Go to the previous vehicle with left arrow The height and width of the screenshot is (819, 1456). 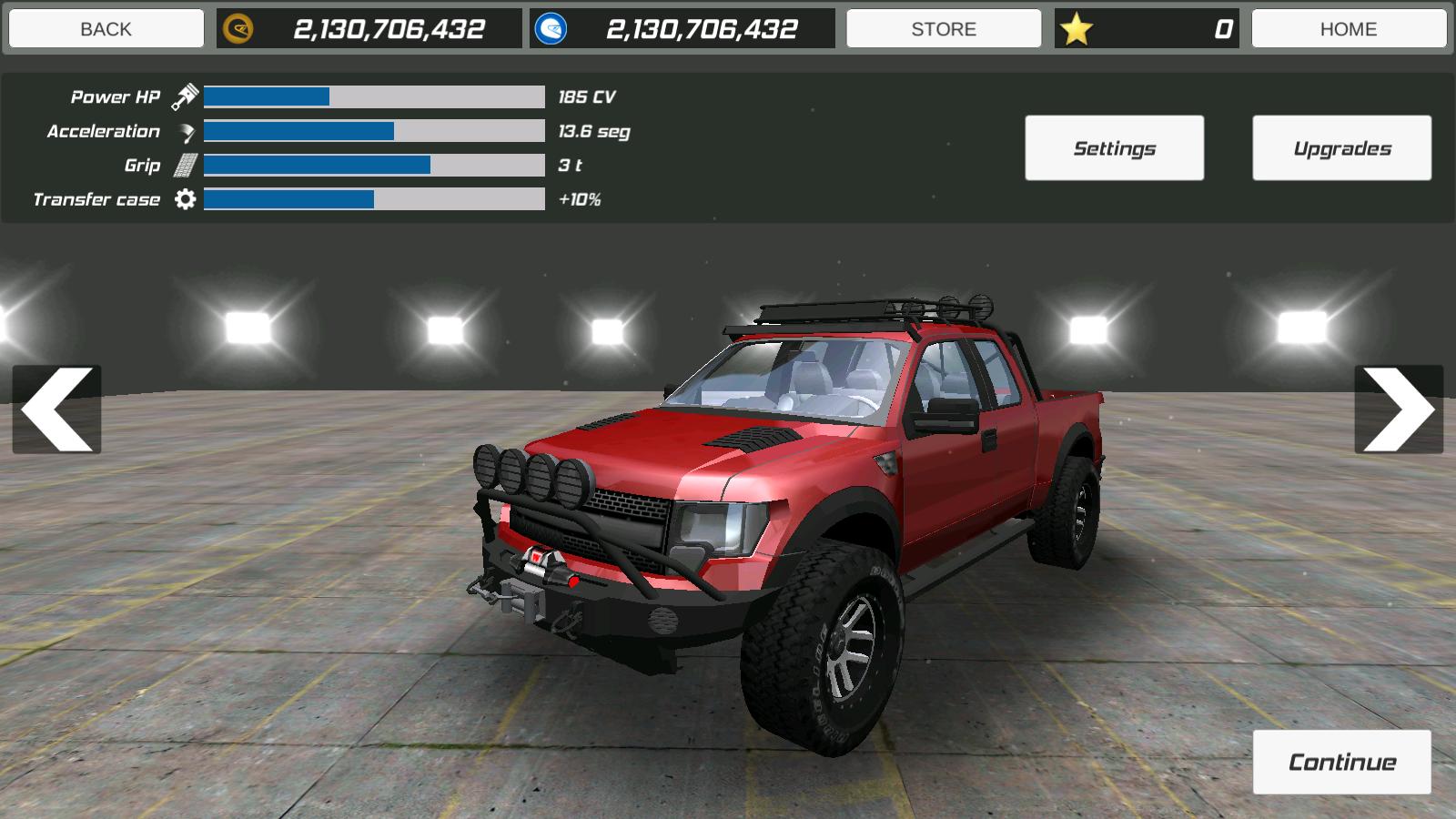tap(56, 409)
